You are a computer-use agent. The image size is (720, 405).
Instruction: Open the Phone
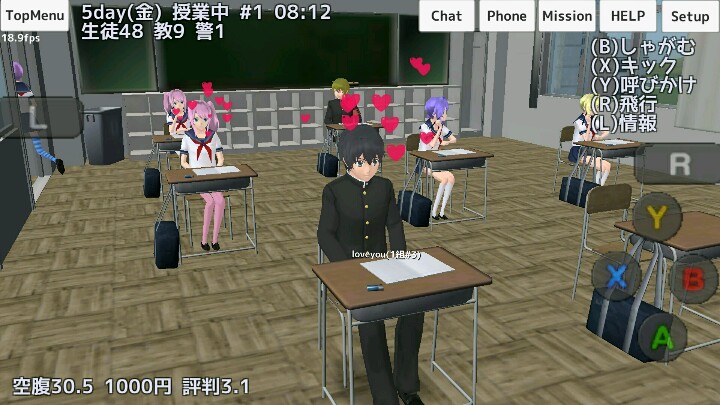(507, 15)
